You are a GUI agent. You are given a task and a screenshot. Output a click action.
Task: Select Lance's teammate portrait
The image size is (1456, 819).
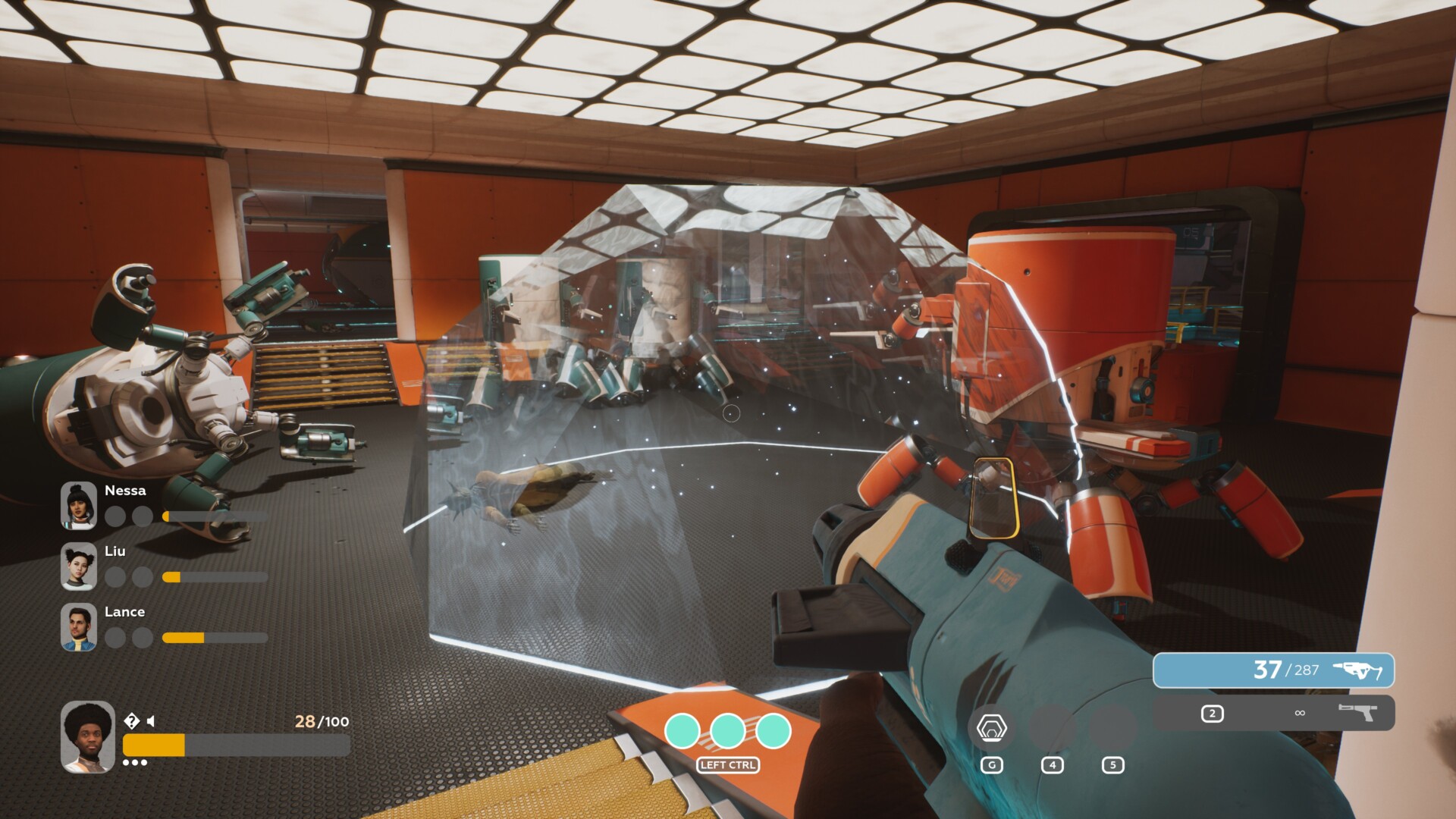(79, 626)
